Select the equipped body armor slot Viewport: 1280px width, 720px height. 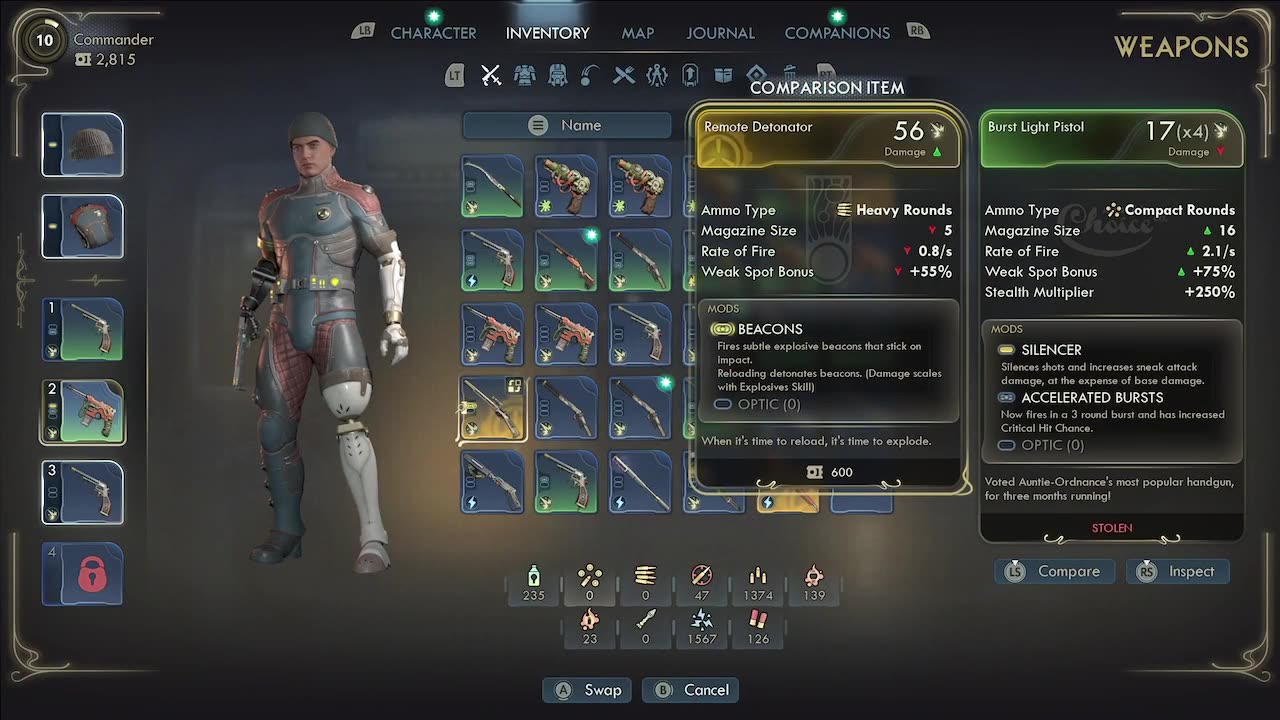pyautogui.click(x=82, y=227)
